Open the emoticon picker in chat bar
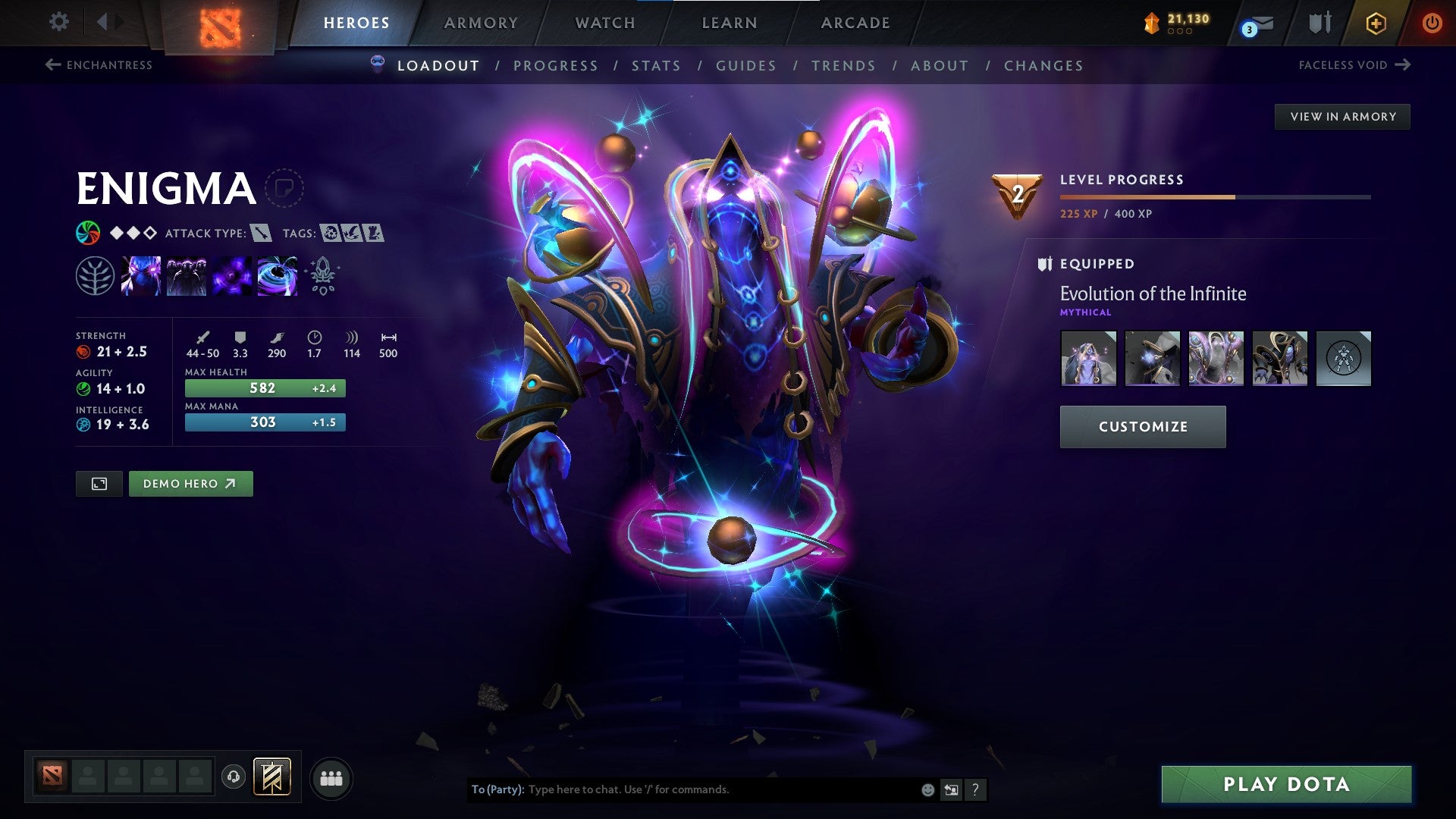 pos(927,789)
